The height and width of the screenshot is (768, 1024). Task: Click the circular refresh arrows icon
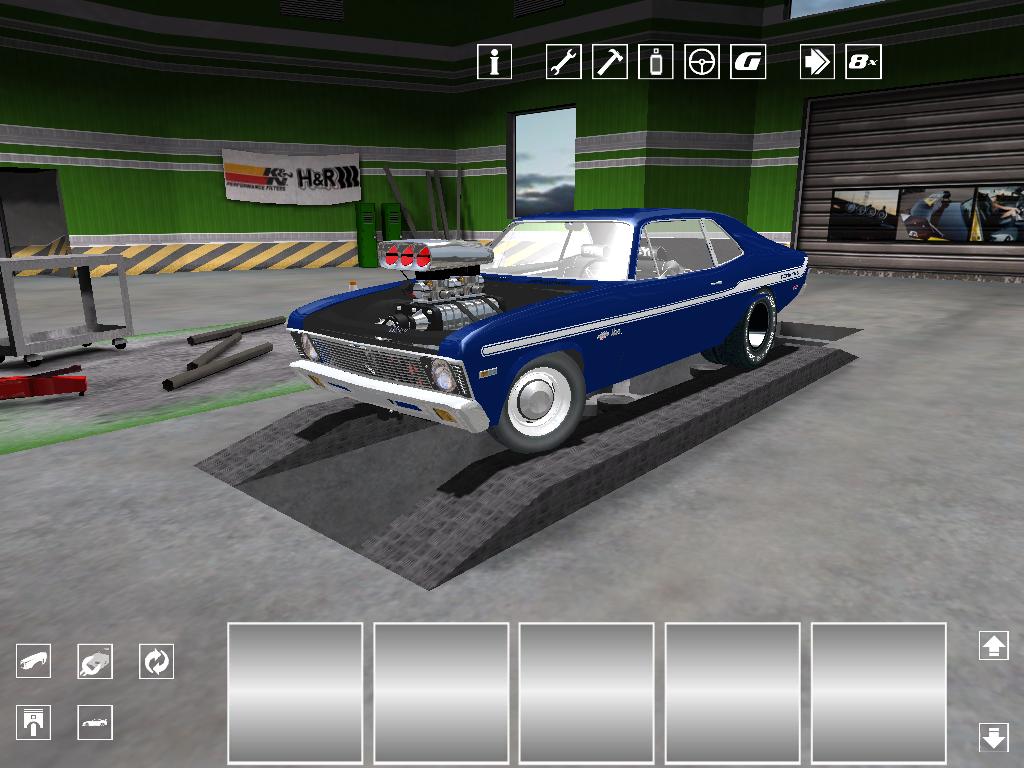(156, 661)
